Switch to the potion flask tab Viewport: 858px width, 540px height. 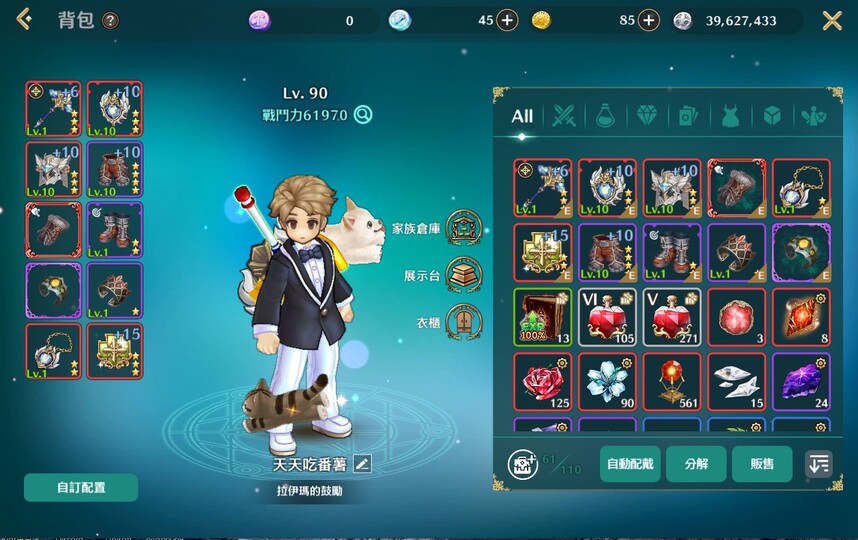(605, 116)
